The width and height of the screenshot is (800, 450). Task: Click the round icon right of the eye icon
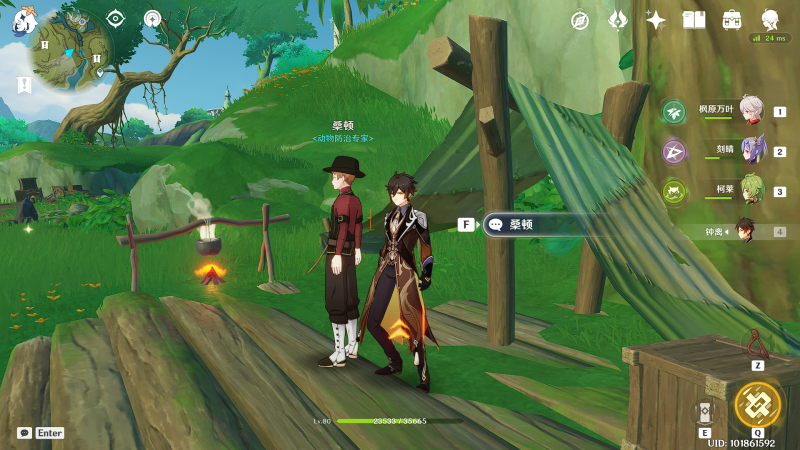pos(152,18)
